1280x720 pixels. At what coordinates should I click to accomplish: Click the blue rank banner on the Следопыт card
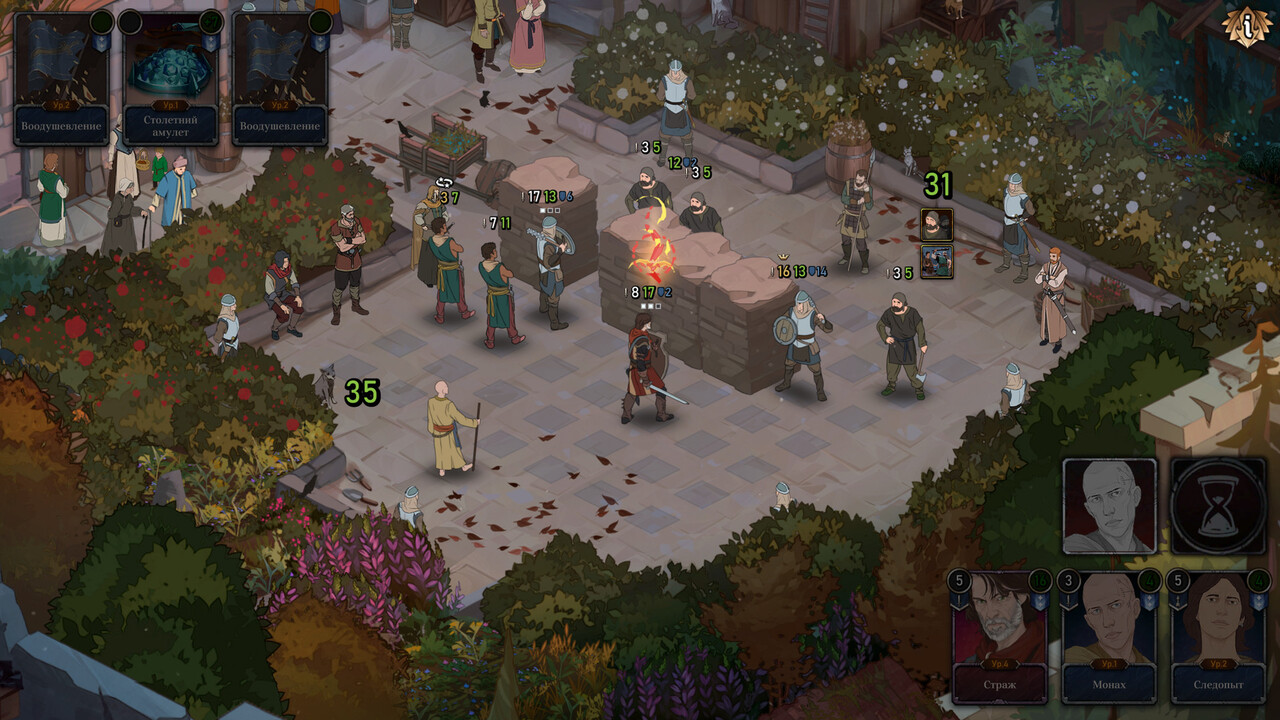pos(1259,601)
